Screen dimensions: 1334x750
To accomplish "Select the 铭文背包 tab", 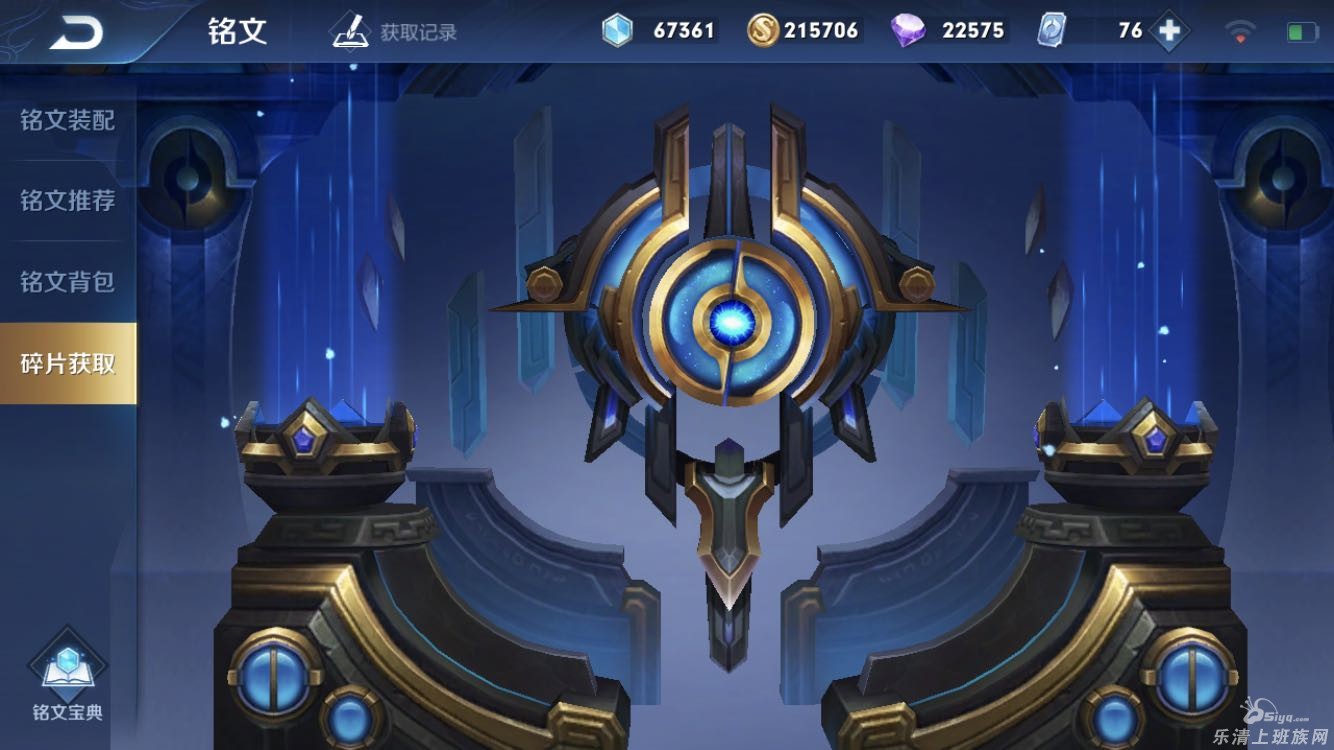I will coord(67,282).
